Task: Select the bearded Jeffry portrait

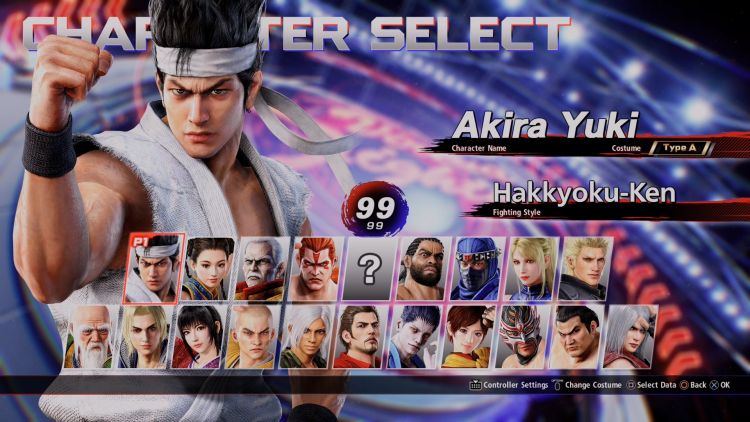Action: coord(424,269)
